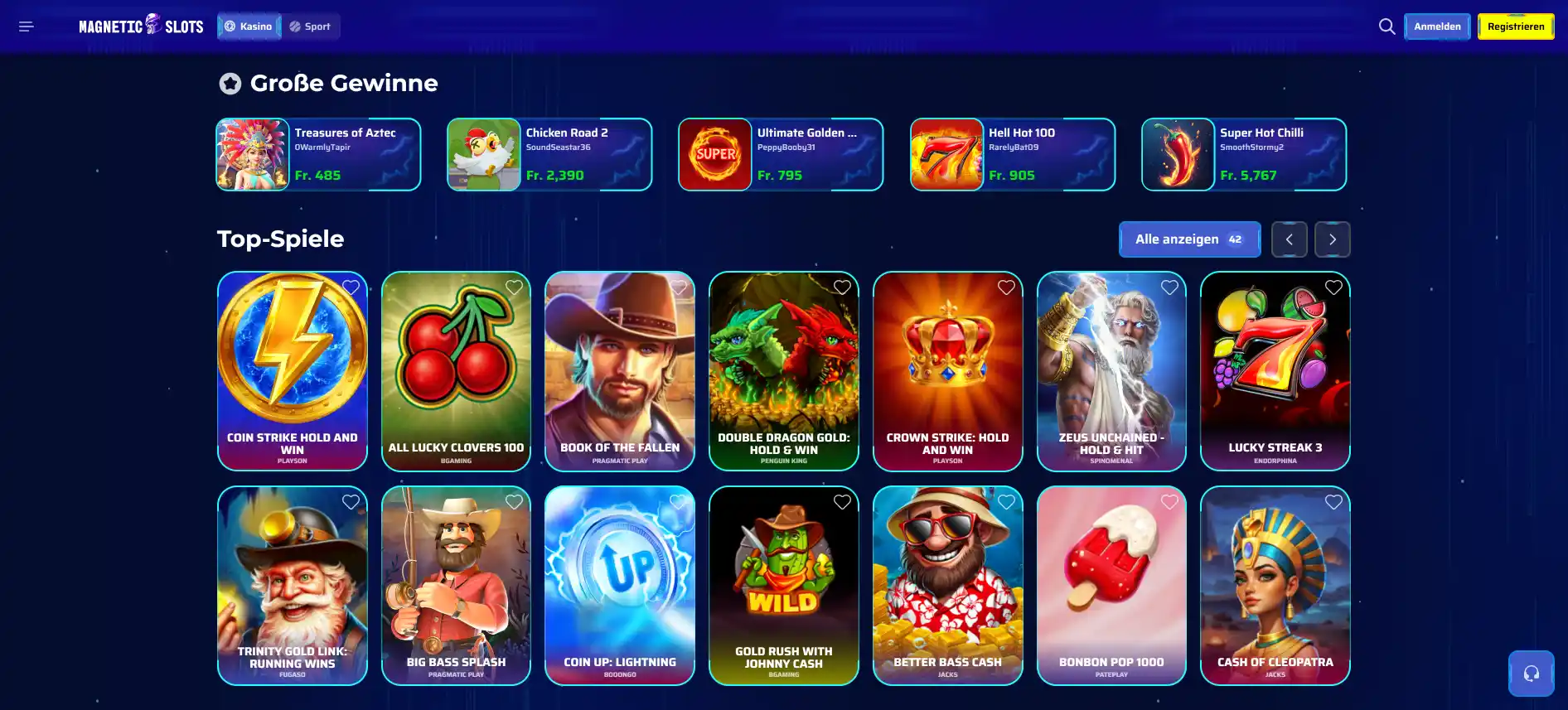Click the Registrieren button
The width and height of the screenshot is (1568, 710).
point(1515,26)
